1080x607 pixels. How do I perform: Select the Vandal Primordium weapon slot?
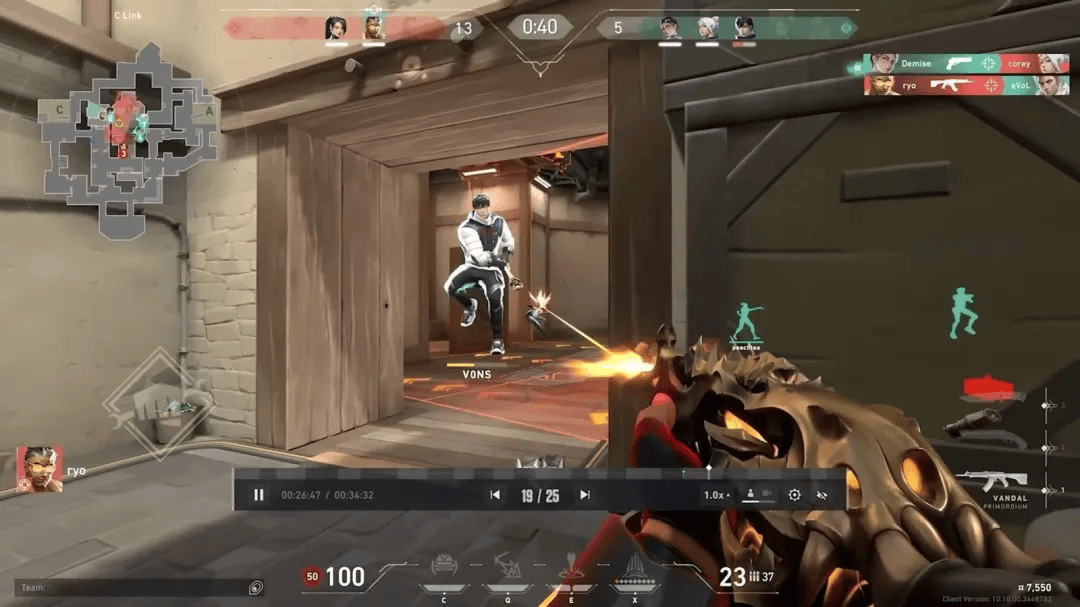point(990,482)
